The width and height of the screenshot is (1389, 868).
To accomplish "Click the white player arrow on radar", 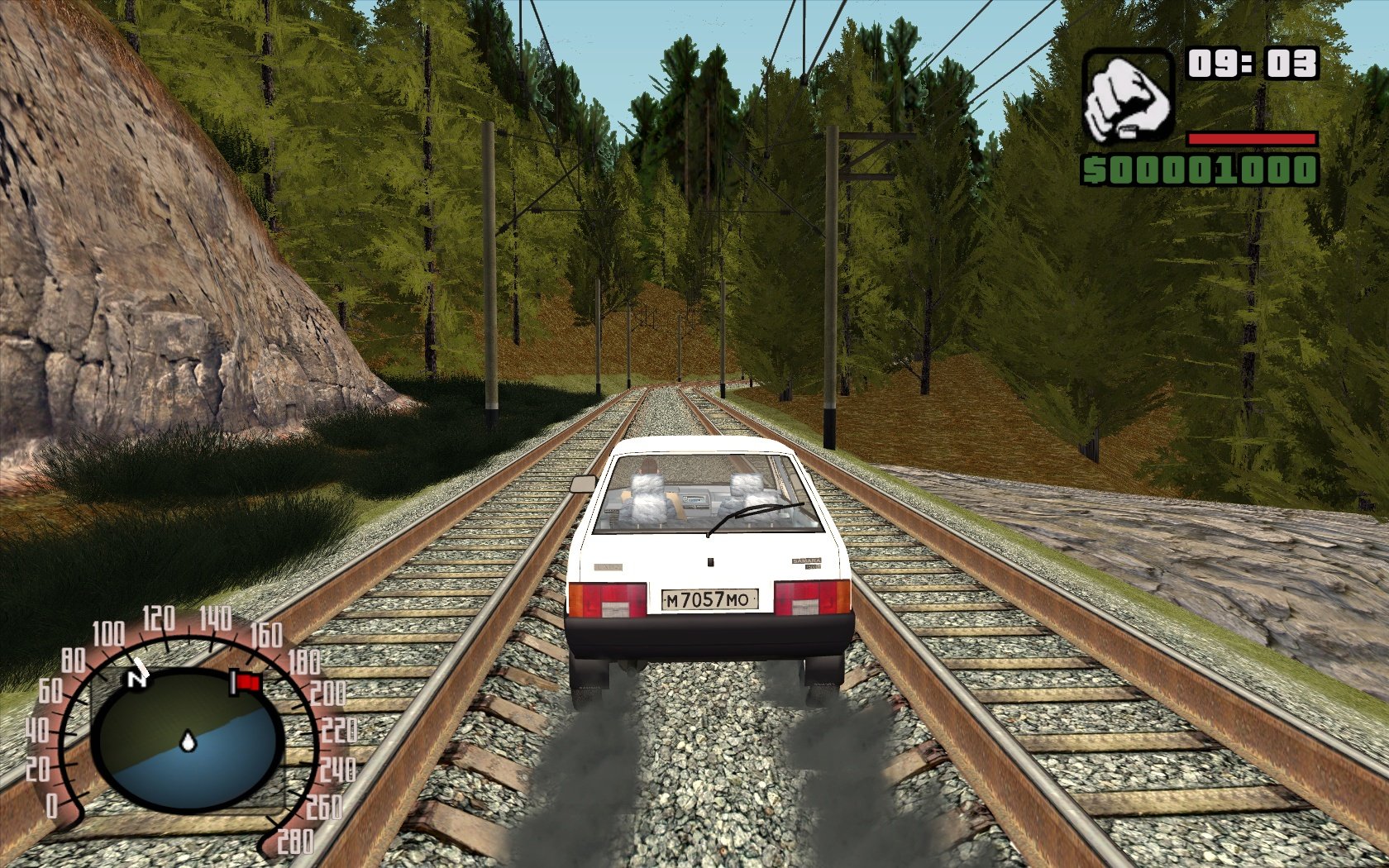I will [x=189, y=742].
